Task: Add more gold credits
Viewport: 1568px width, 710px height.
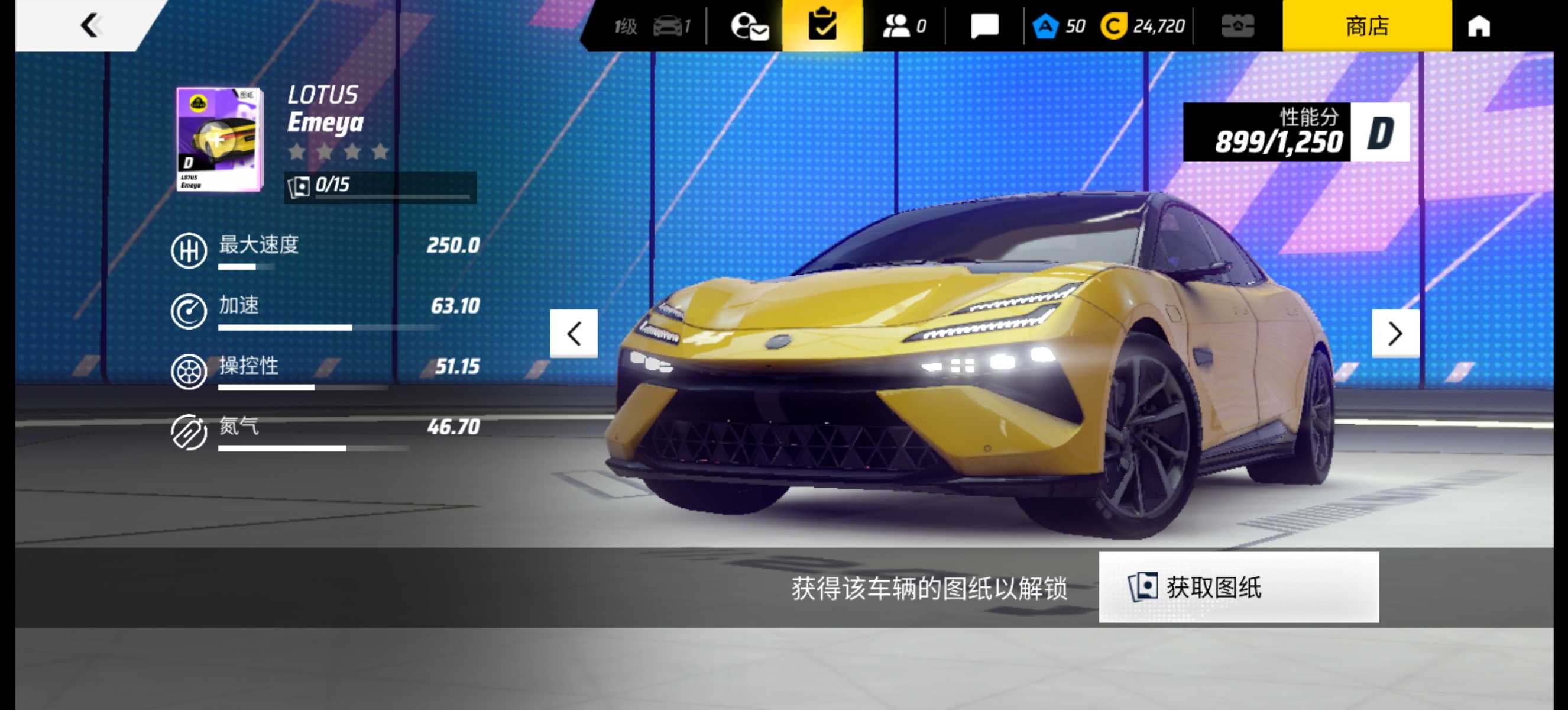Action: click(1143, 25)
